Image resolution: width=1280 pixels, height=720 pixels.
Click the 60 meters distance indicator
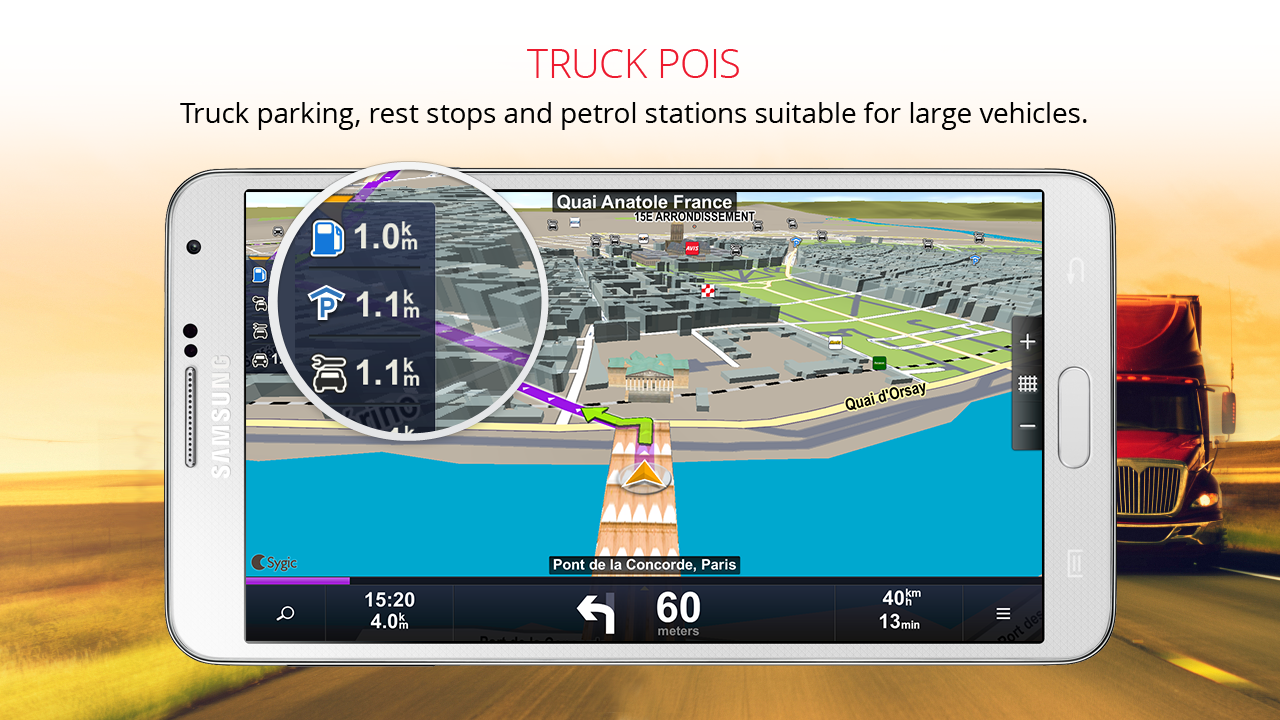[x=679, y=611]
